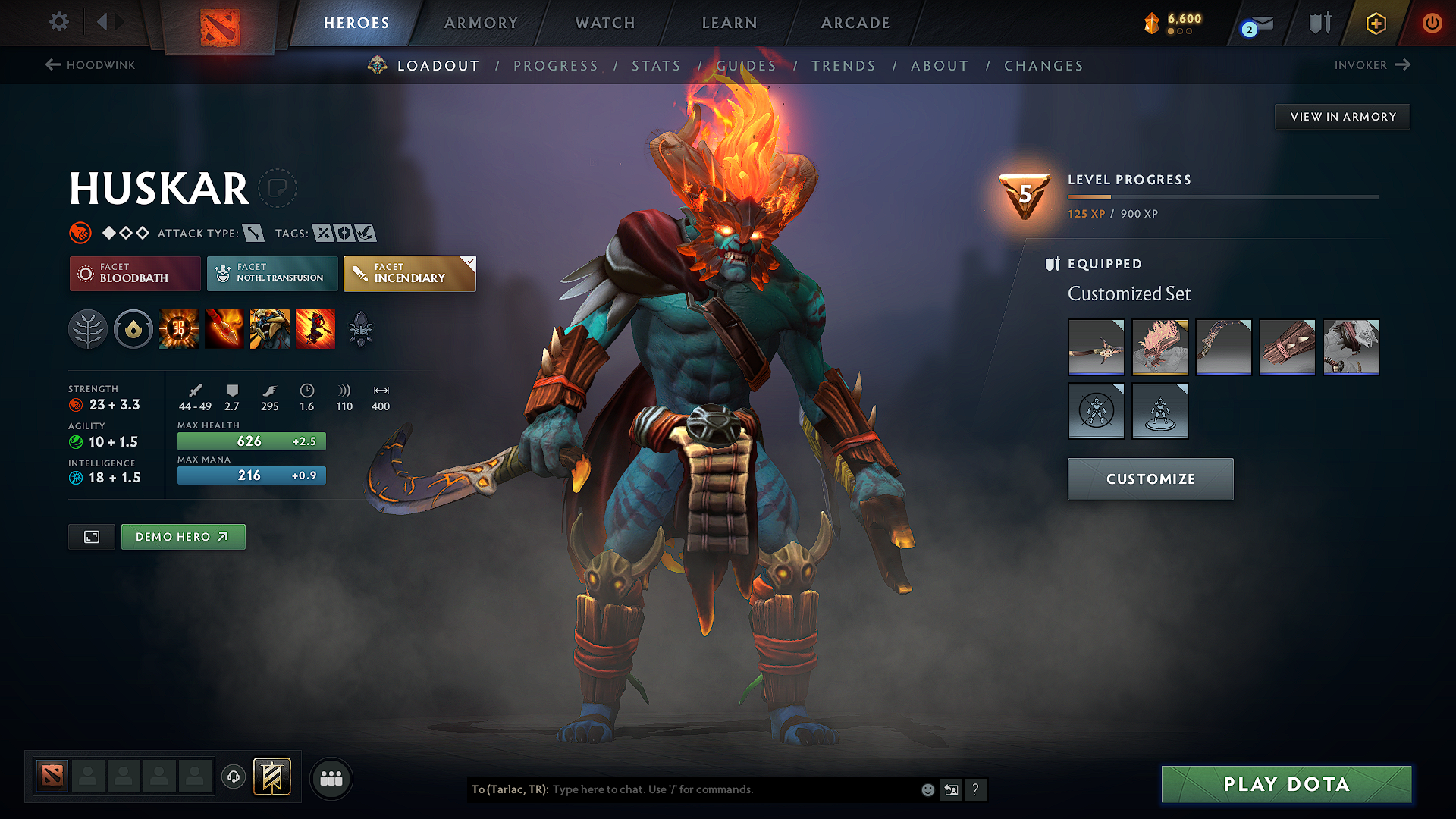This screenshot has width=1456, height=819.
Task: Go to the Learn tab
Action: click(x=730, y=23)
